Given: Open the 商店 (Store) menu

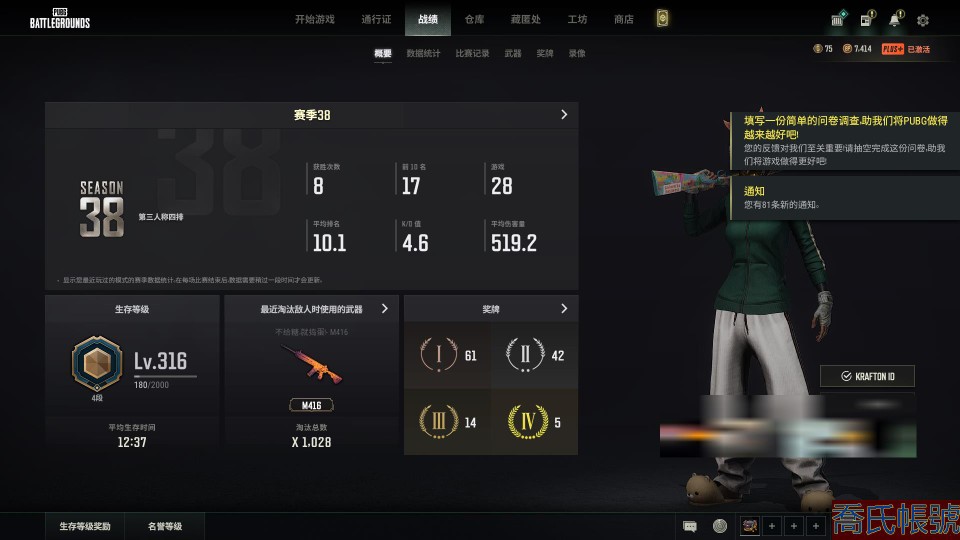Looking at the screenshot, I should [x=624, y=19].
